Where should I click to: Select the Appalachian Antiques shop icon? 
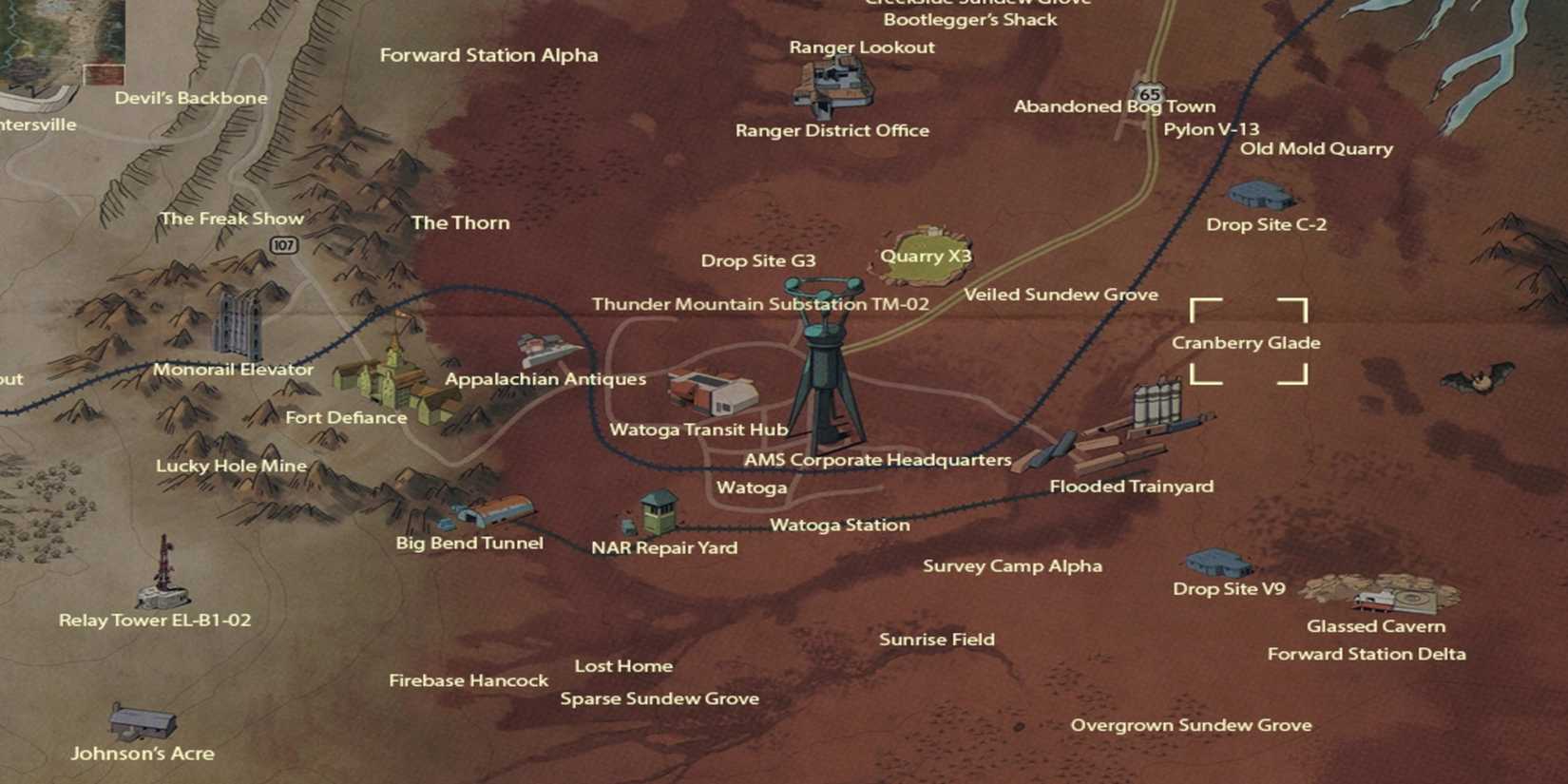(x=539, y=347)
